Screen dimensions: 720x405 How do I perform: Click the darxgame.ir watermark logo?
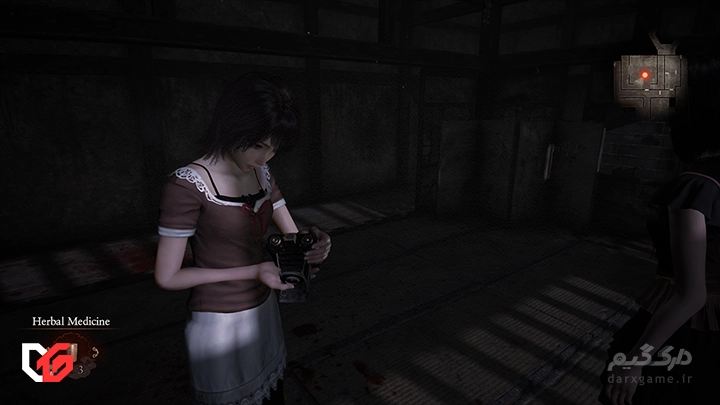click(x=659, y=370)
